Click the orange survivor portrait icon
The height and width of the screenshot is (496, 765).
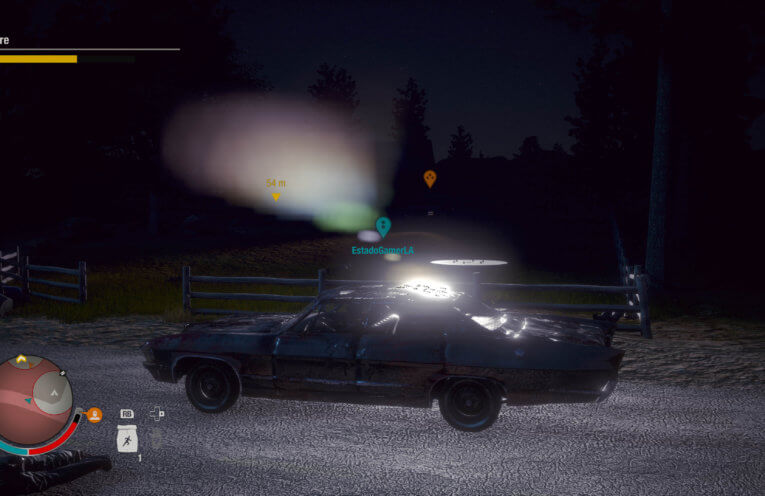click(x=94, y=414)
